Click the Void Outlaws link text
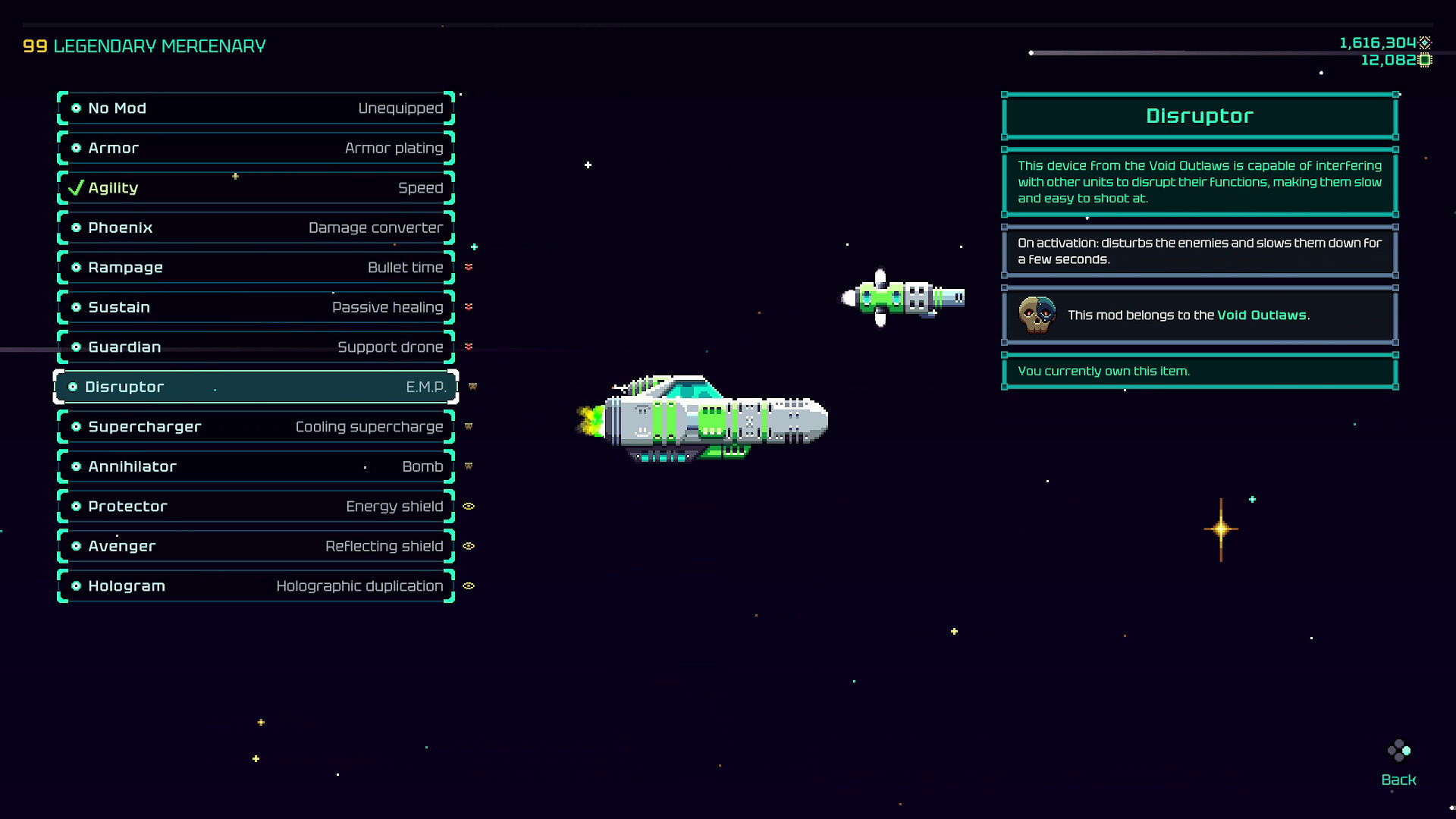Viewport: 1456px width, 819px height. 1262,315
